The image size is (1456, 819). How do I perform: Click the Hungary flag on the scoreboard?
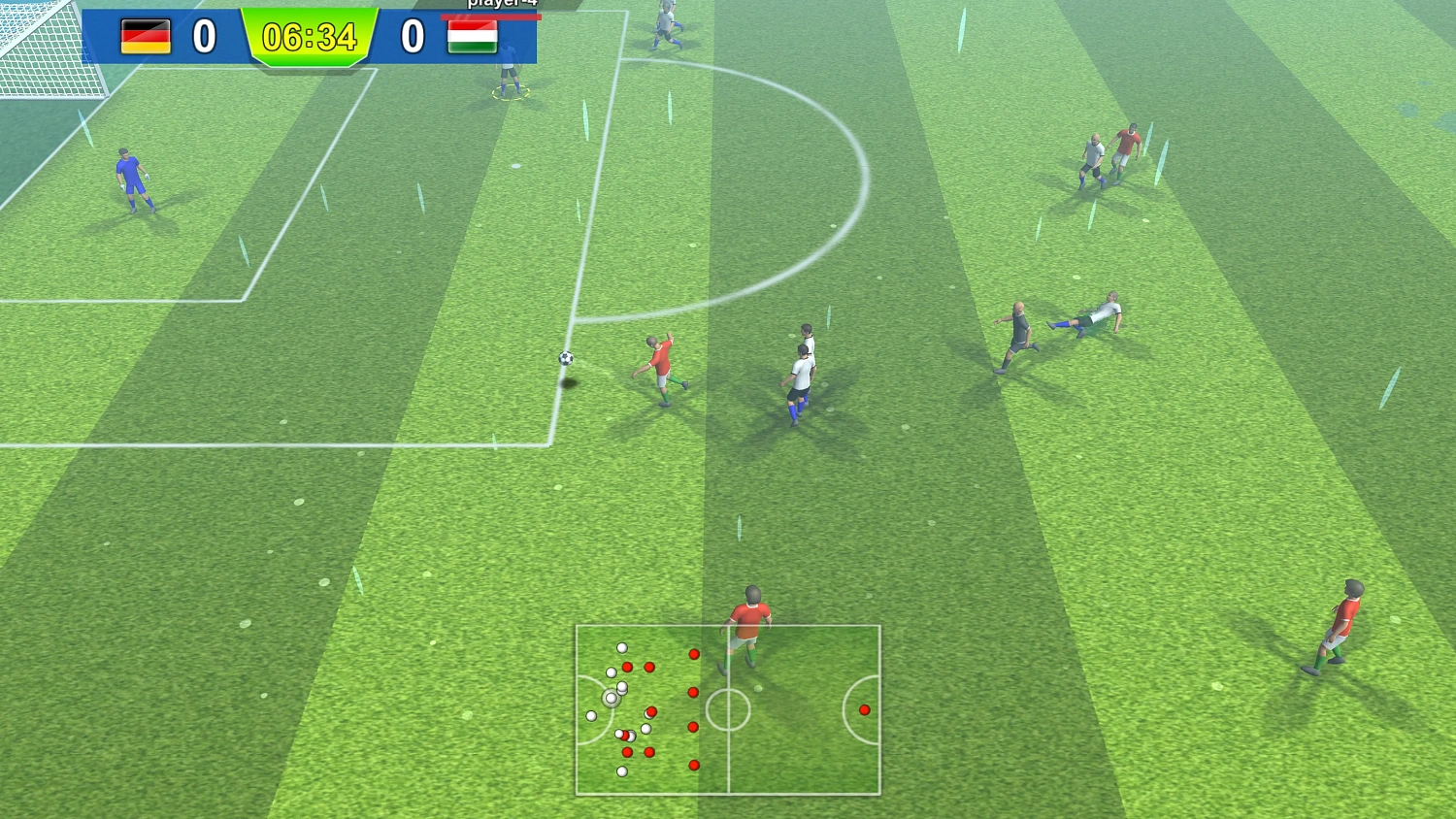473,39
